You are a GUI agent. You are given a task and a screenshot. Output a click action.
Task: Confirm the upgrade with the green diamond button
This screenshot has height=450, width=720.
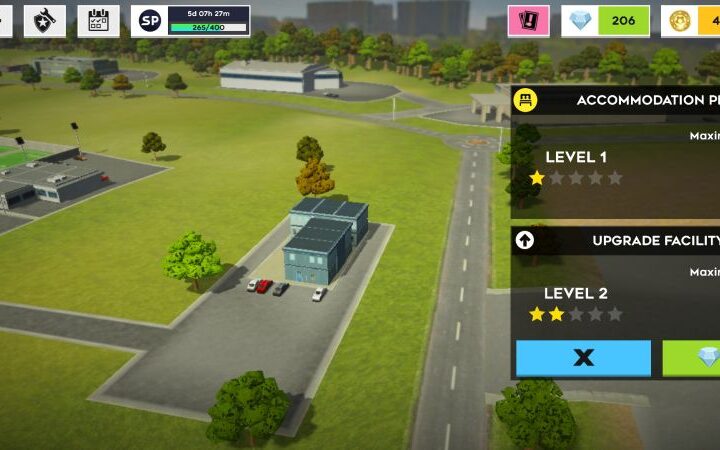point(692,357)
